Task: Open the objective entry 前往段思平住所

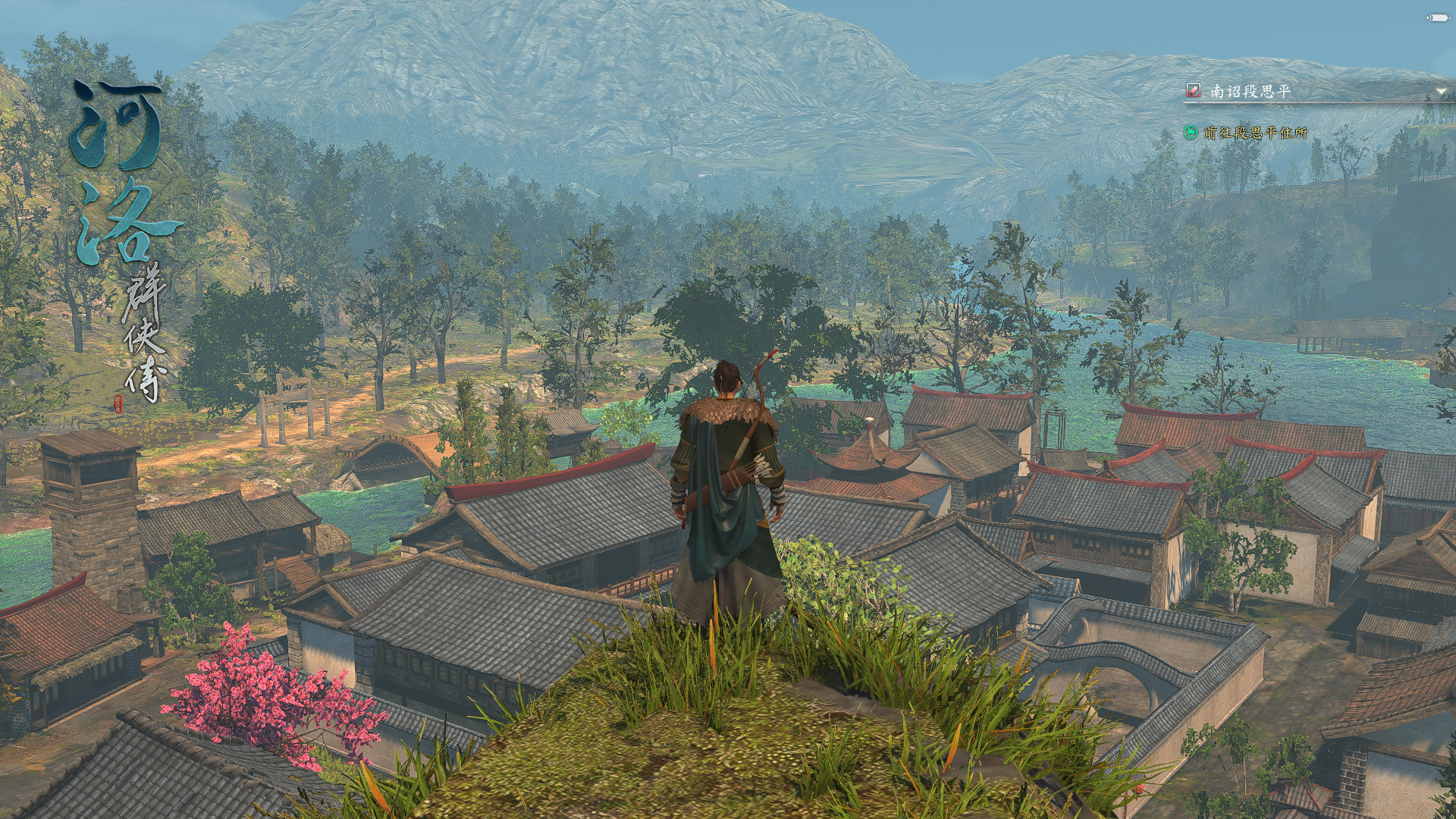Action: coord(1255,134)
